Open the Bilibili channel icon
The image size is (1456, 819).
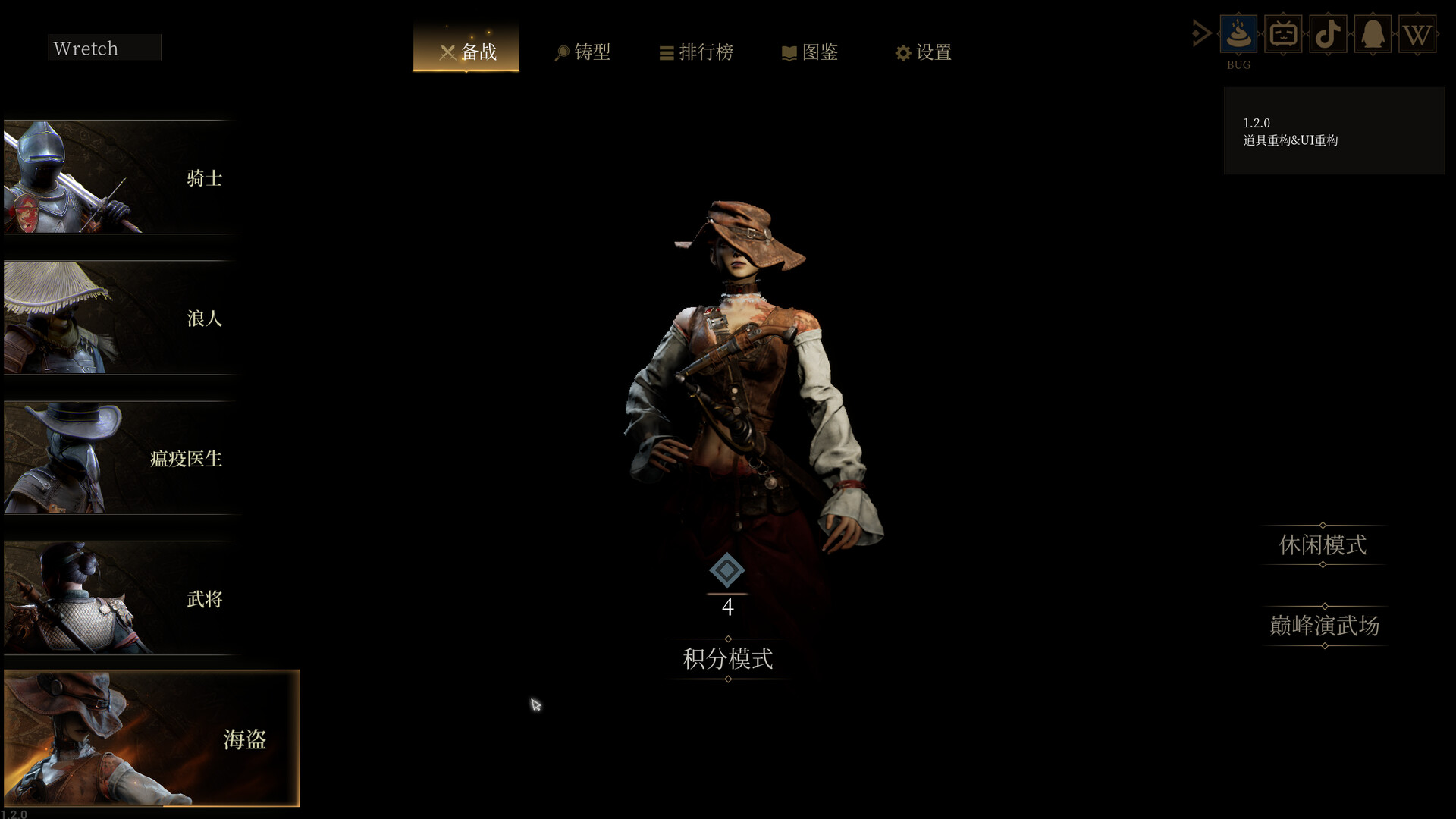point(1283,33)
